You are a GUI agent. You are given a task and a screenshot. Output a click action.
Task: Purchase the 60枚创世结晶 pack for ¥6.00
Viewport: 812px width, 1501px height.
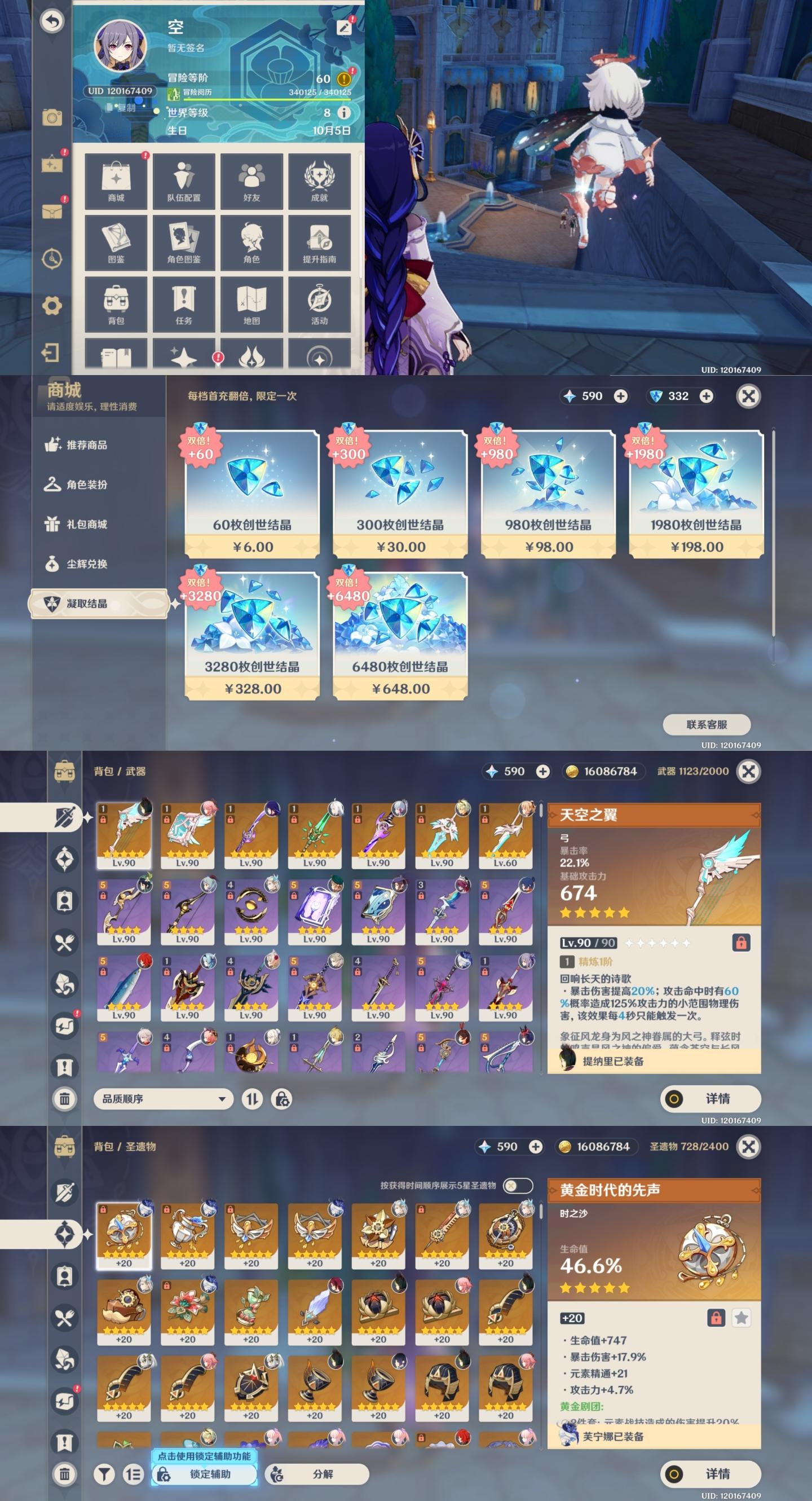click(x=251, y=495)
